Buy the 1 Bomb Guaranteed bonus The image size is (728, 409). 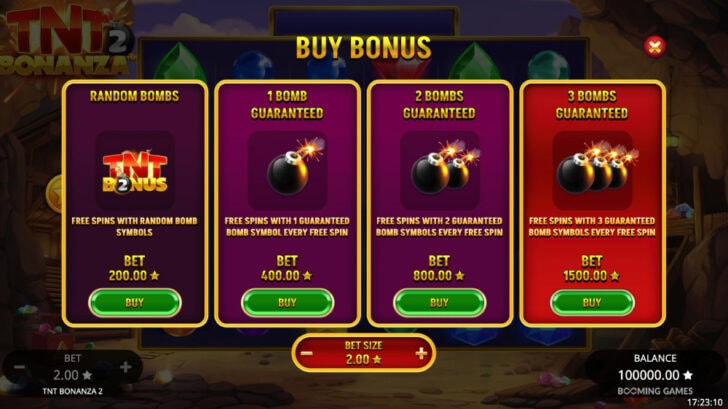click(x=287, y=302)
